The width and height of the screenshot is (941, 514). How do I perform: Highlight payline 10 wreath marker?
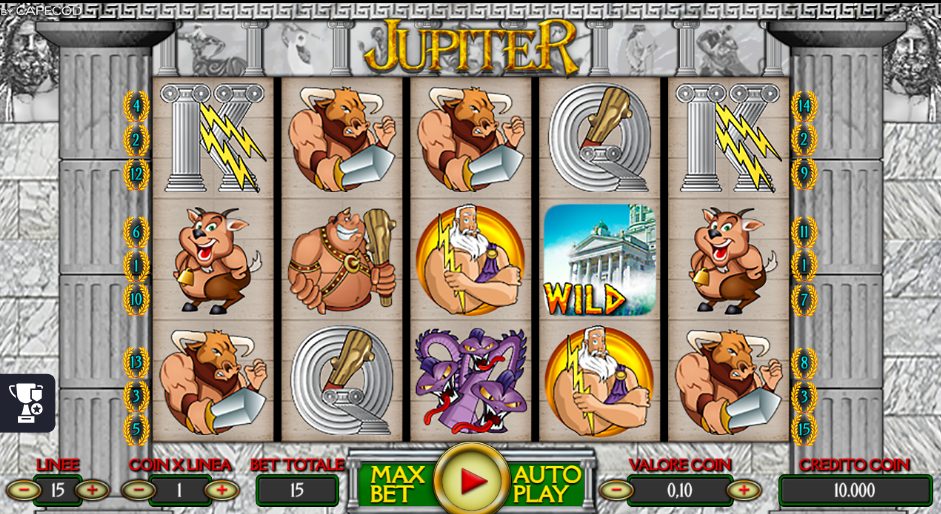coord(136,299)
